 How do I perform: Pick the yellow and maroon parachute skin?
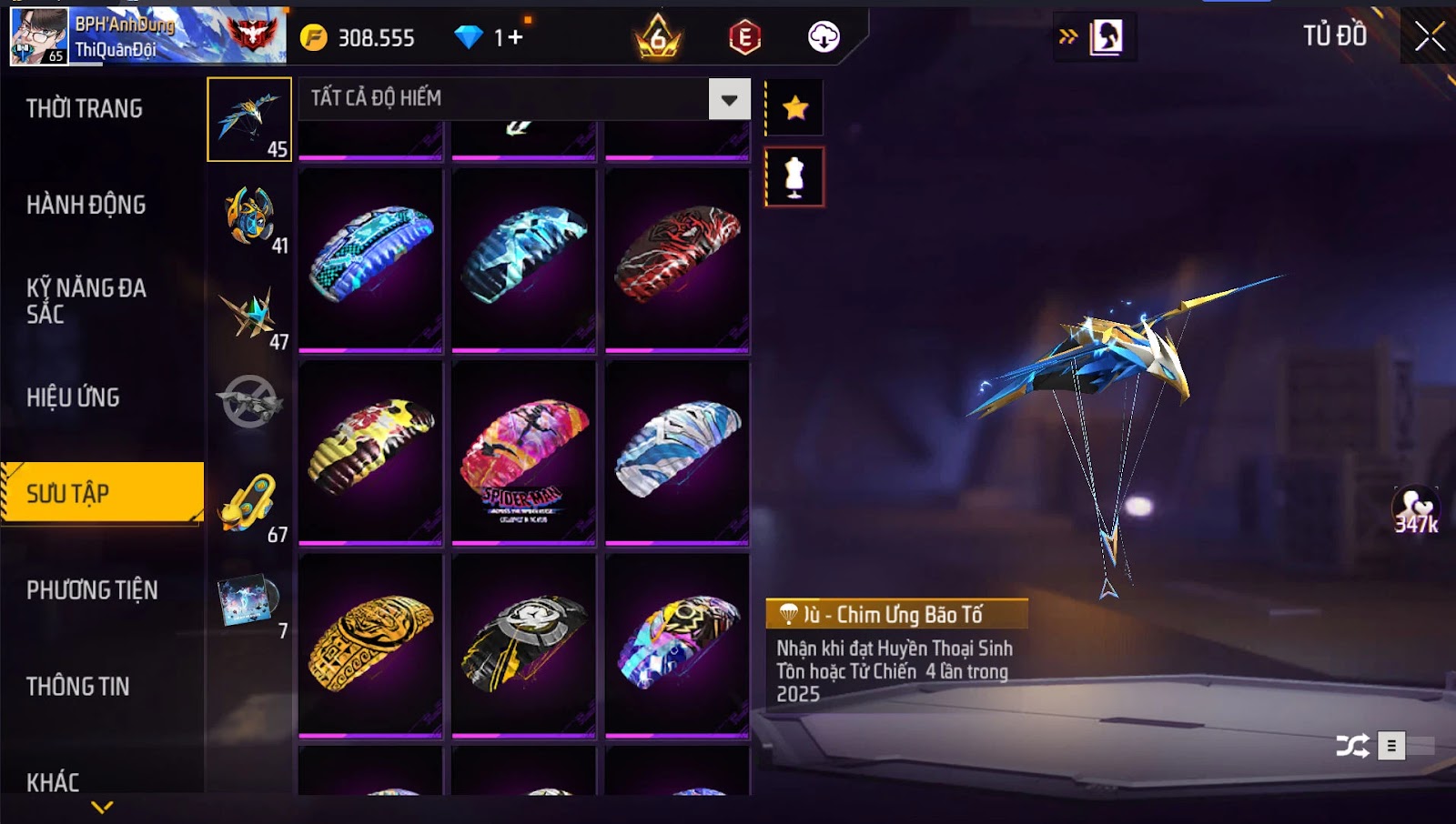point(370,452)
